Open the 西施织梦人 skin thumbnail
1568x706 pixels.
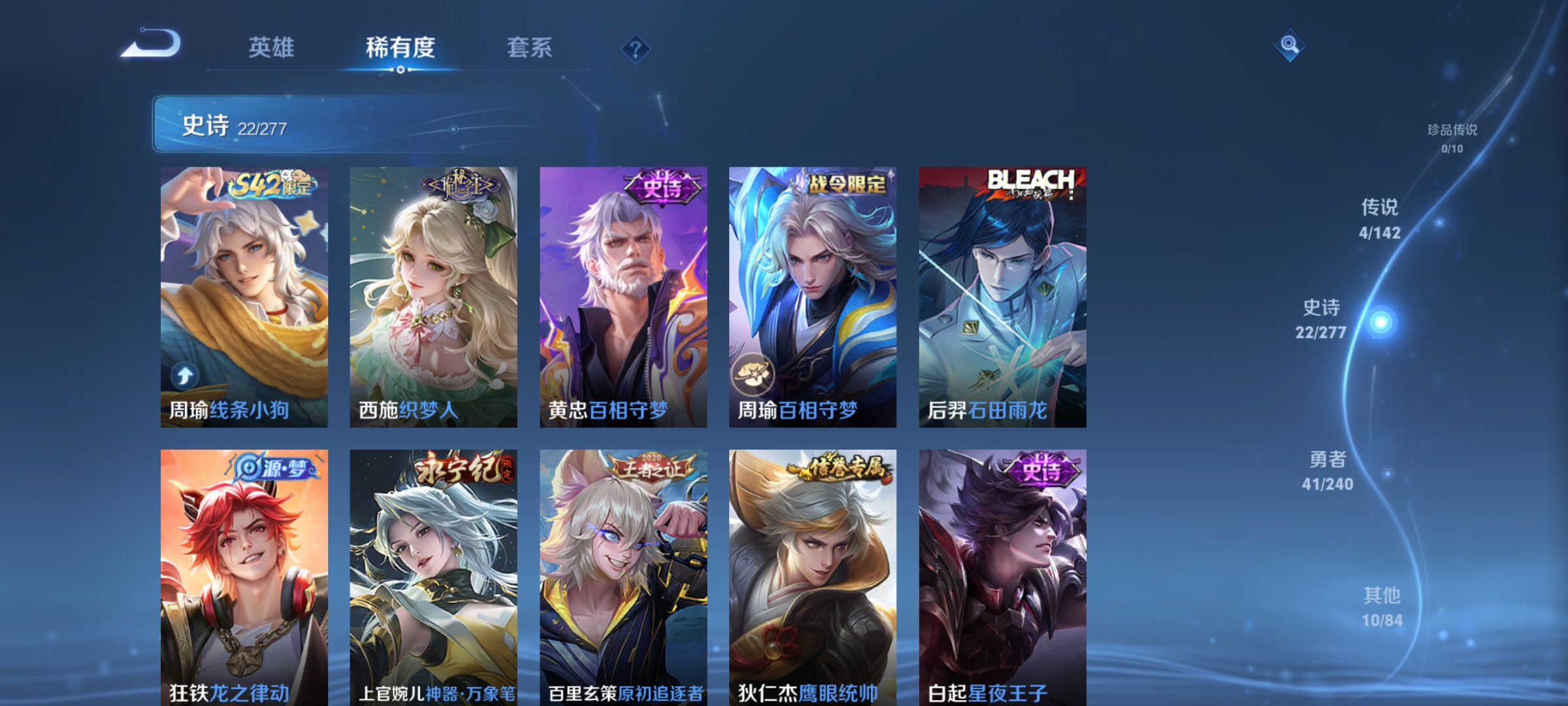tap(432, 294)
